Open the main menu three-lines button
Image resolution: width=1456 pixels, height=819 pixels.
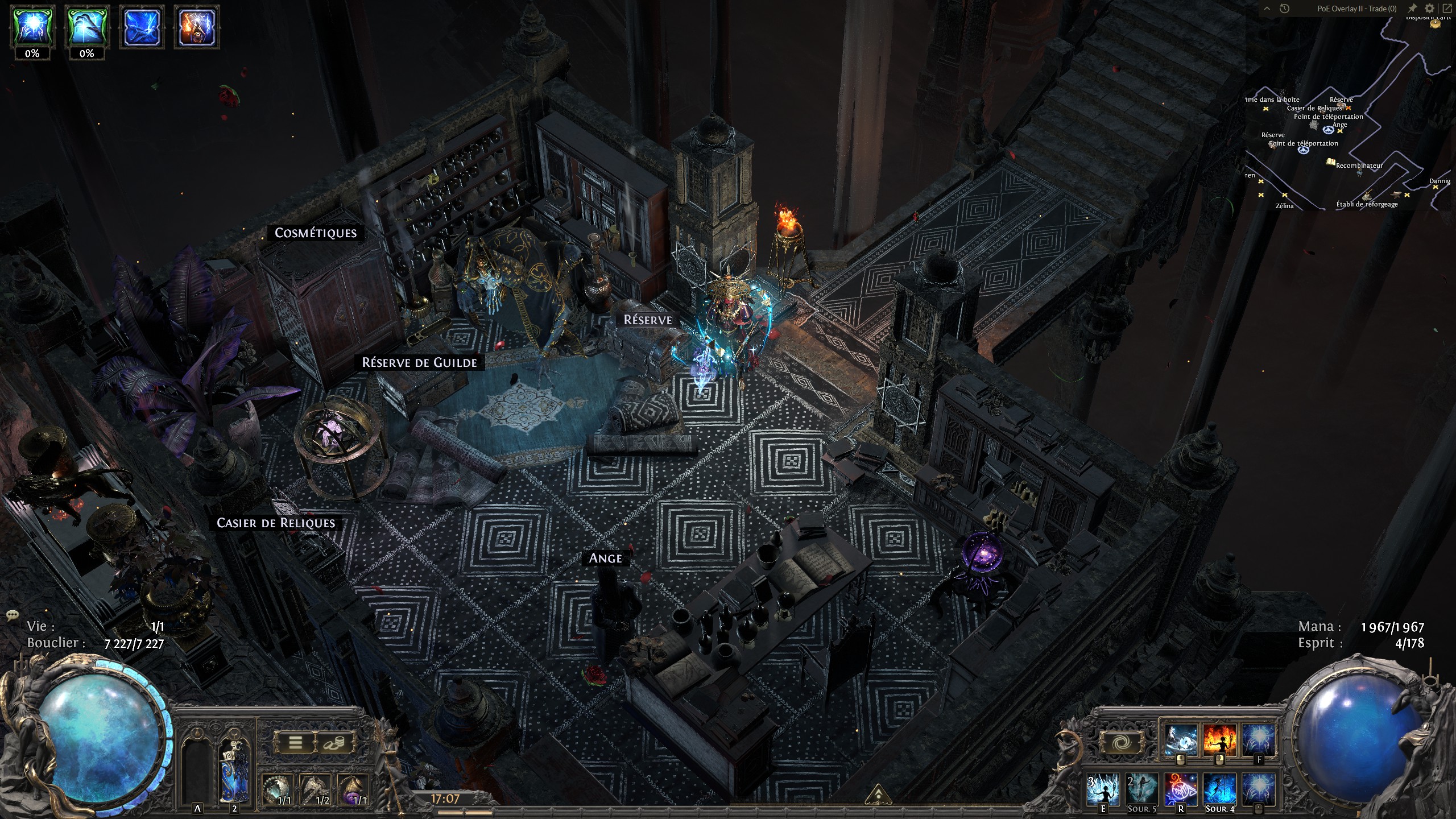pos(295,743)
